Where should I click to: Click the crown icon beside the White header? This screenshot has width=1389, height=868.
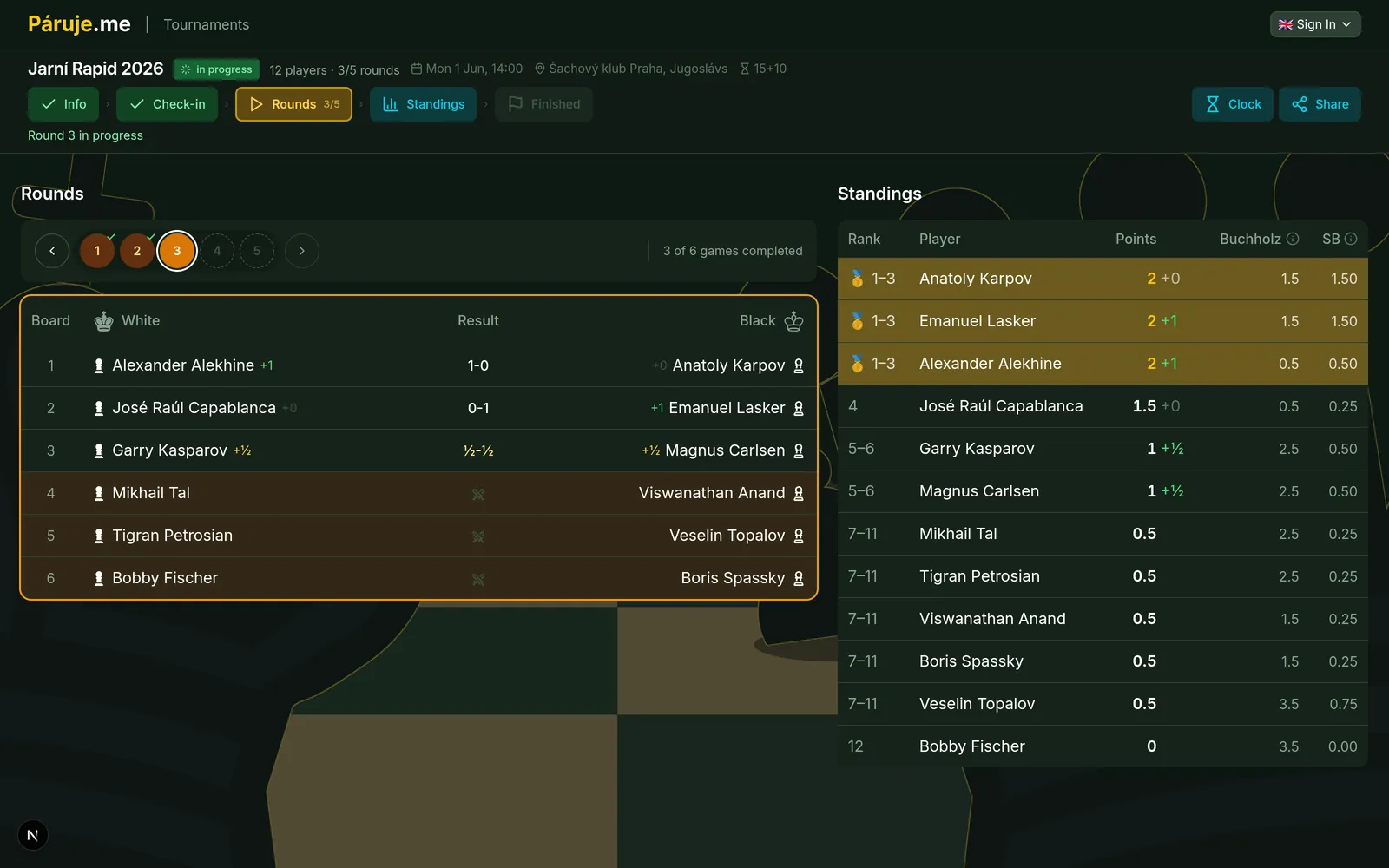click(x=104, y=320)
